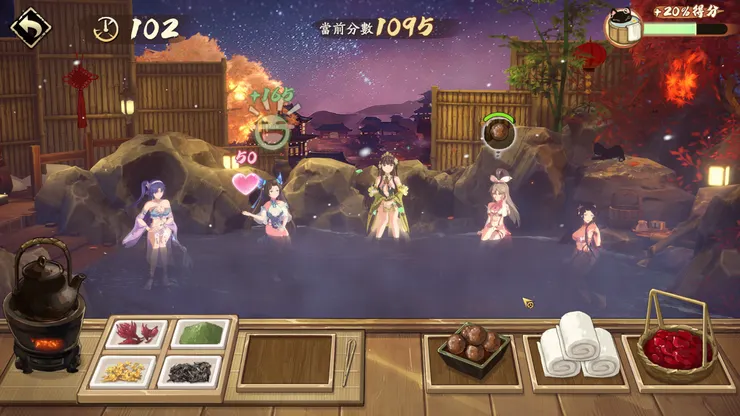
Task: Go back using the return arrow
Action: 30,24
